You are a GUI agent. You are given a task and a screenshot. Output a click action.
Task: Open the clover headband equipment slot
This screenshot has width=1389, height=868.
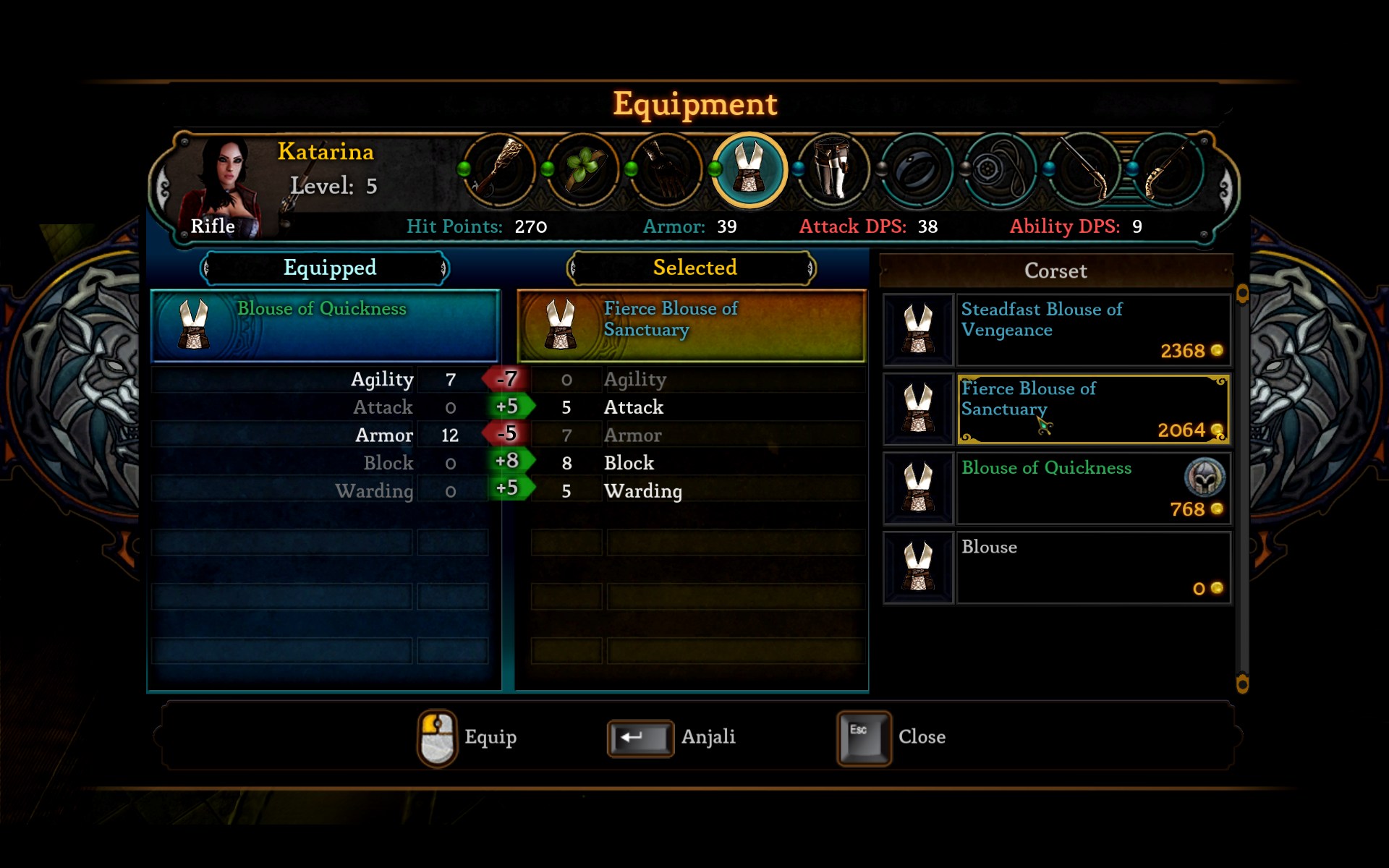tap(583, 170)
